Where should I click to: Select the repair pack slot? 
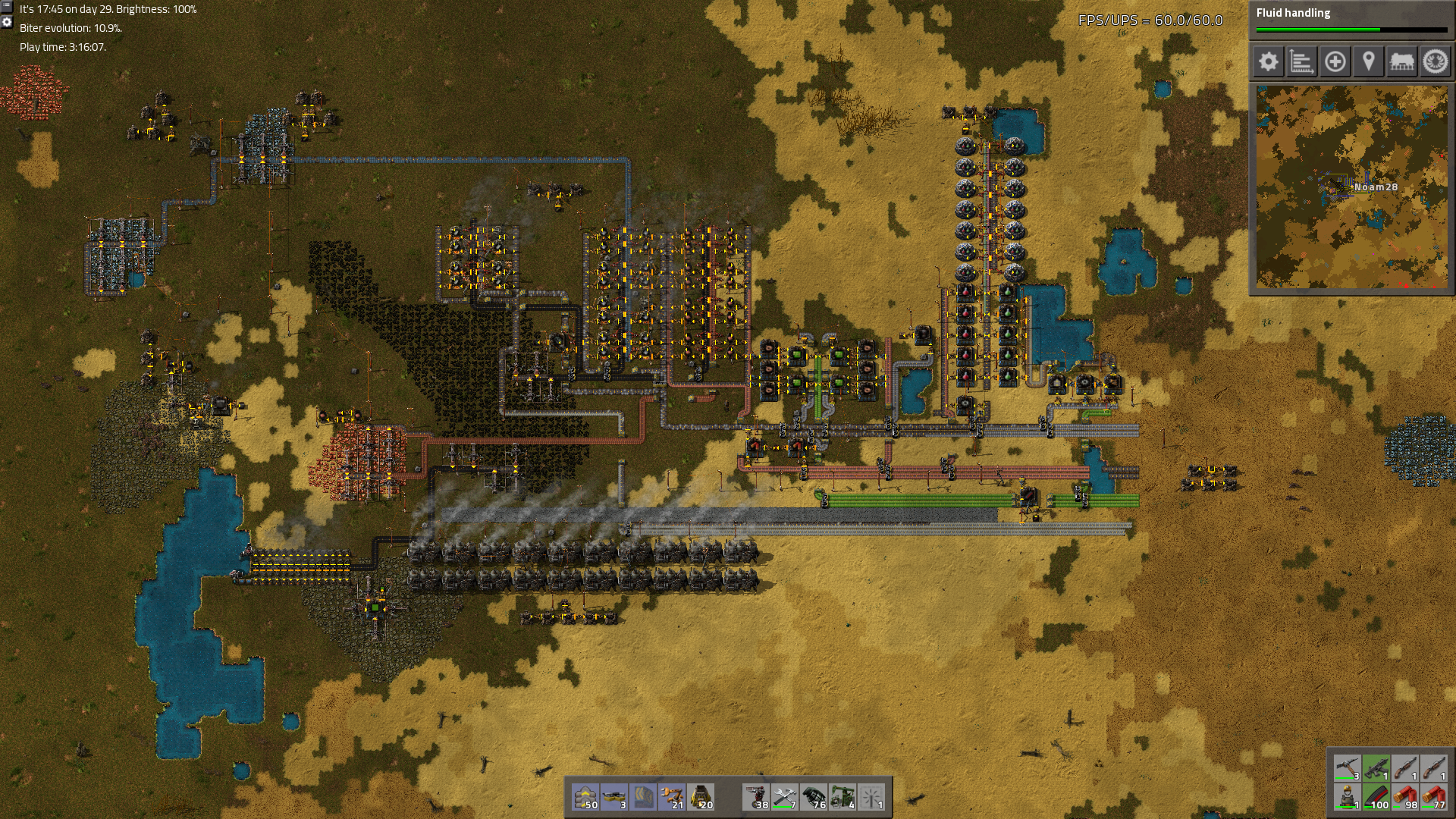[x=786, y=797]
